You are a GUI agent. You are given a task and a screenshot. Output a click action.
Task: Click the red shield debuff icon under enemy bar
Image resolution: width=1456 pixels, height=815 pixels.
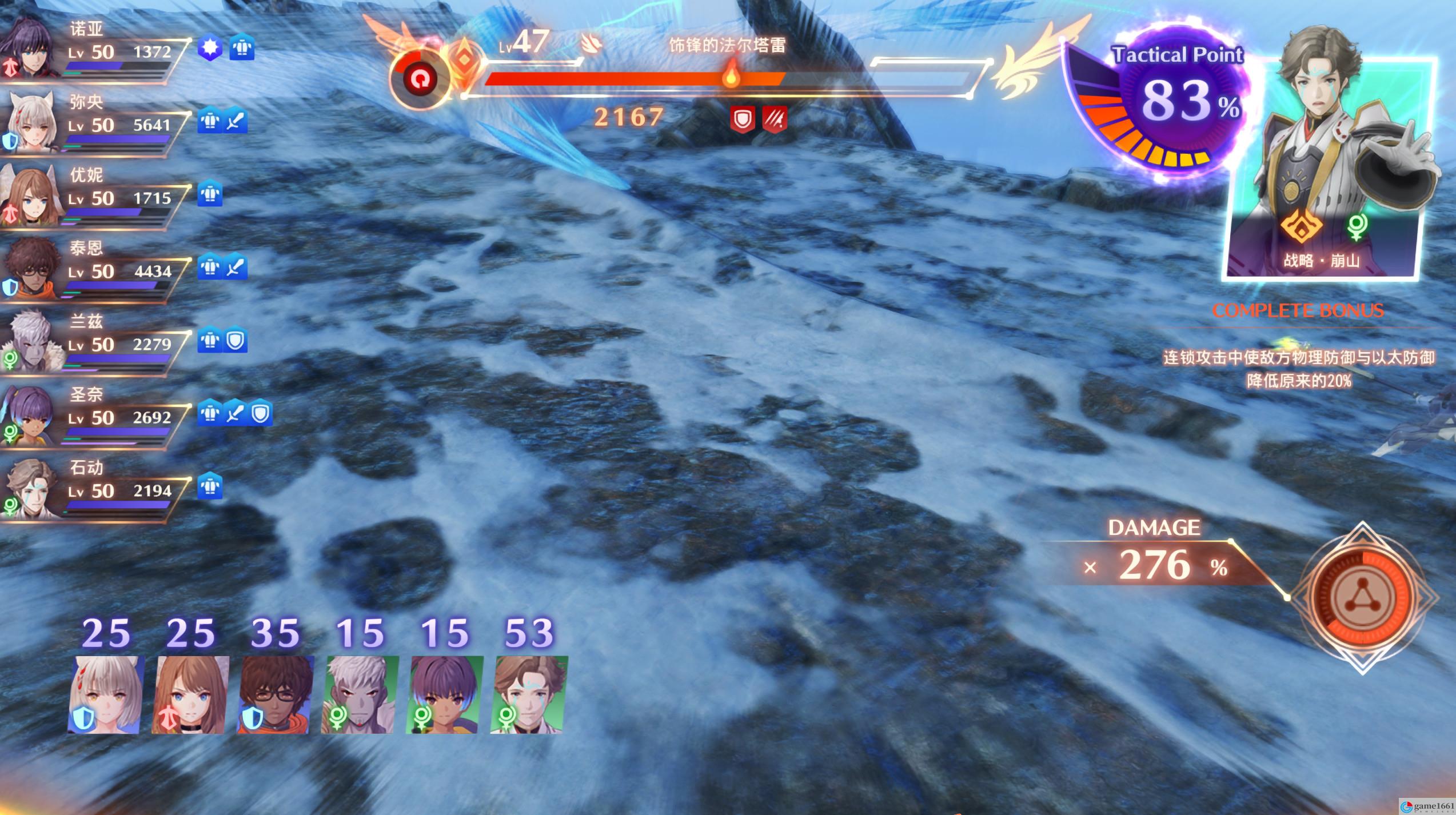[742, 119]
